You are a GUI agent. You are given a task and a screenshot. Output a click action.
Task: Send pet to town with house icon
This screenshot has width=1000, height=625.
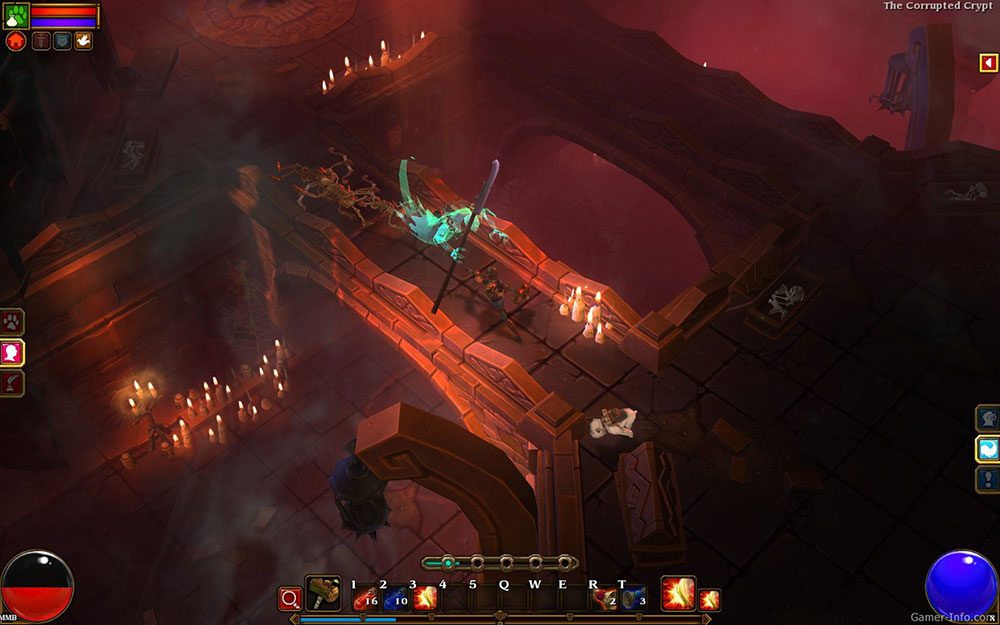pyautogui.click(x=15, y=41)
